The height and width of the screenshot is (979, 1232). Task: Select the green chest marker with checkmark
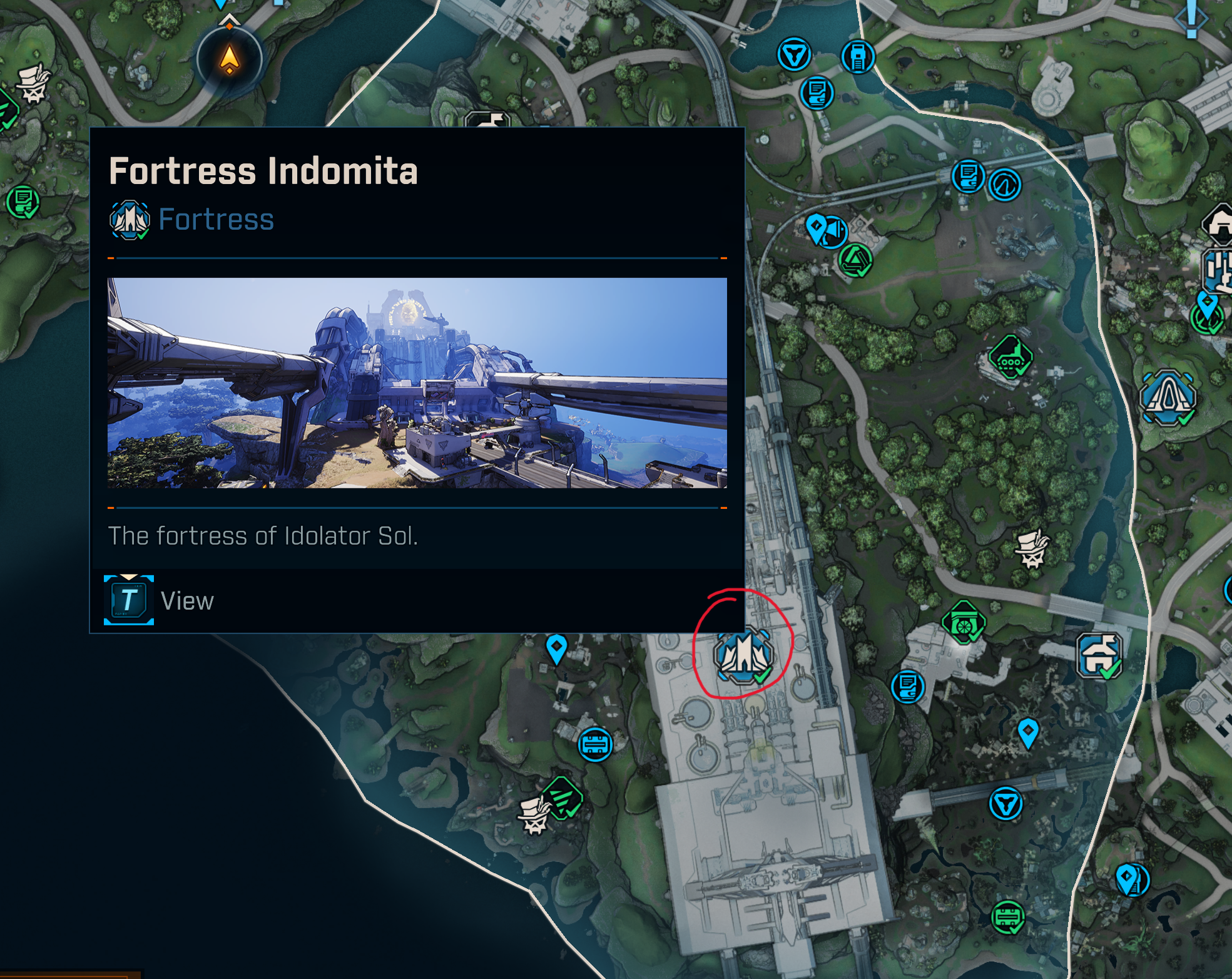pos(1007,917)
